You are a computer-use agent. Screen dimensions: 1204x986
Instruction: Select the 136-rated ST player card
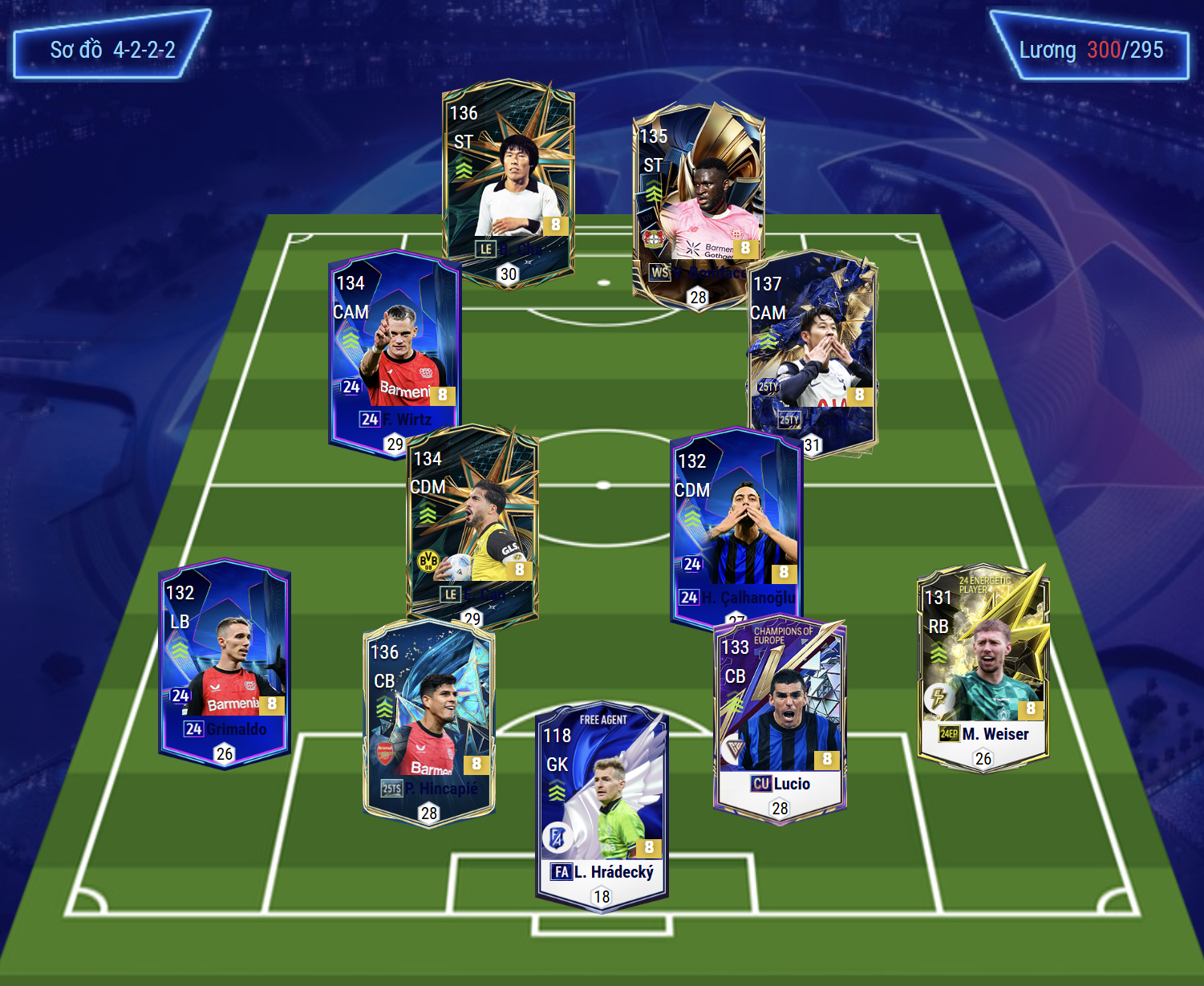[508, 181]
